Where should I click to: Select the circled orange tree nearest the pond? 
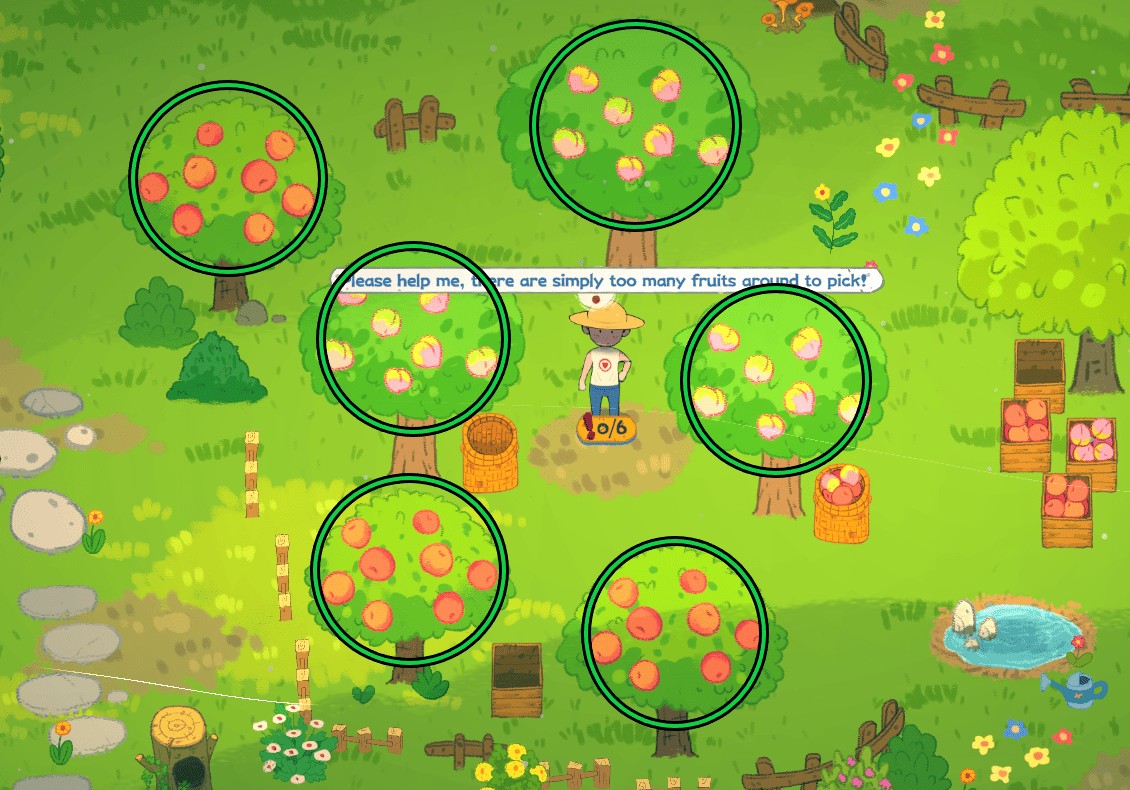(x=675, y=633)
